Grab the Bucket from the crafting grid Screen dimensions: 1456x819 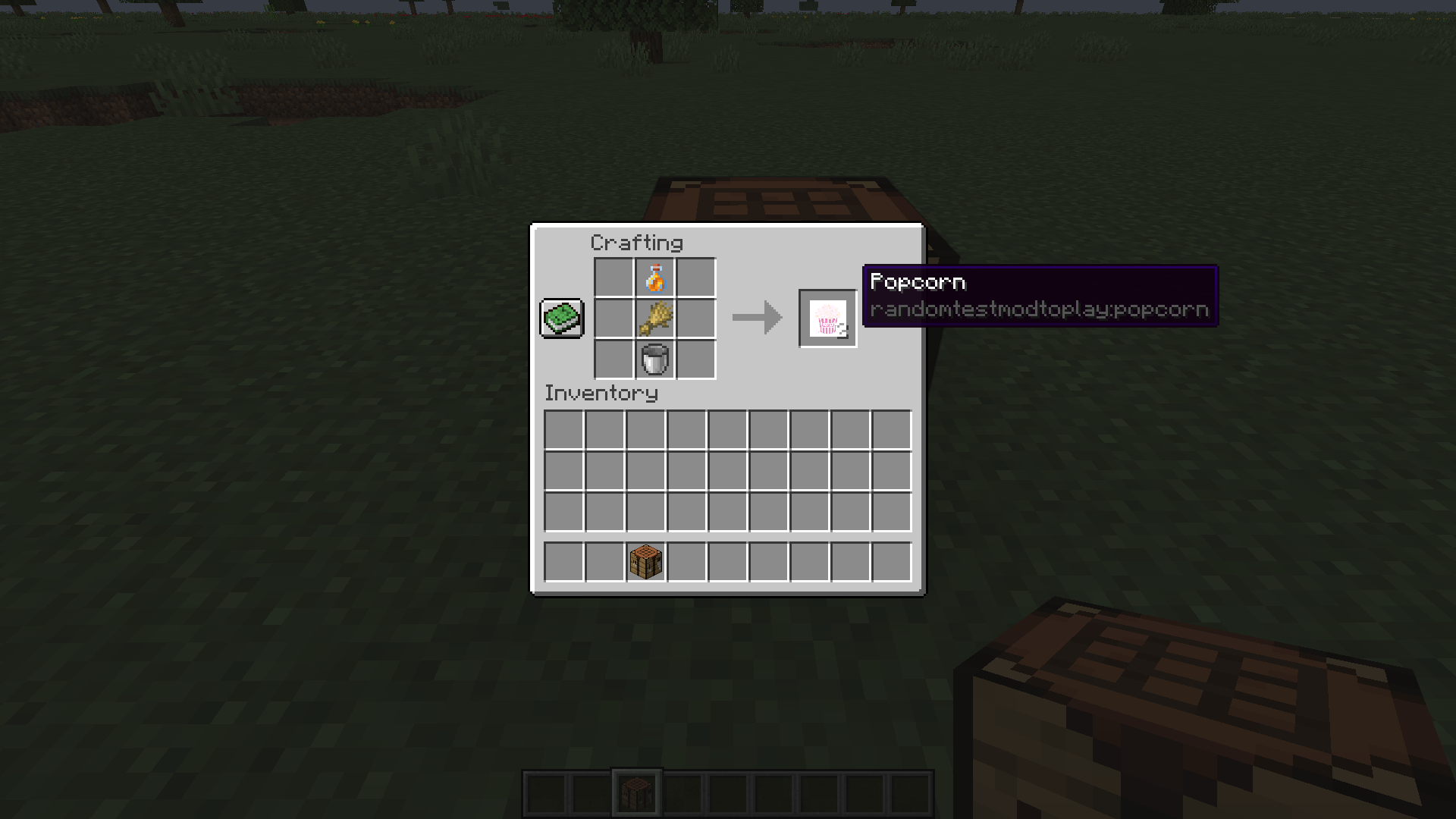(x=654, y=359)
